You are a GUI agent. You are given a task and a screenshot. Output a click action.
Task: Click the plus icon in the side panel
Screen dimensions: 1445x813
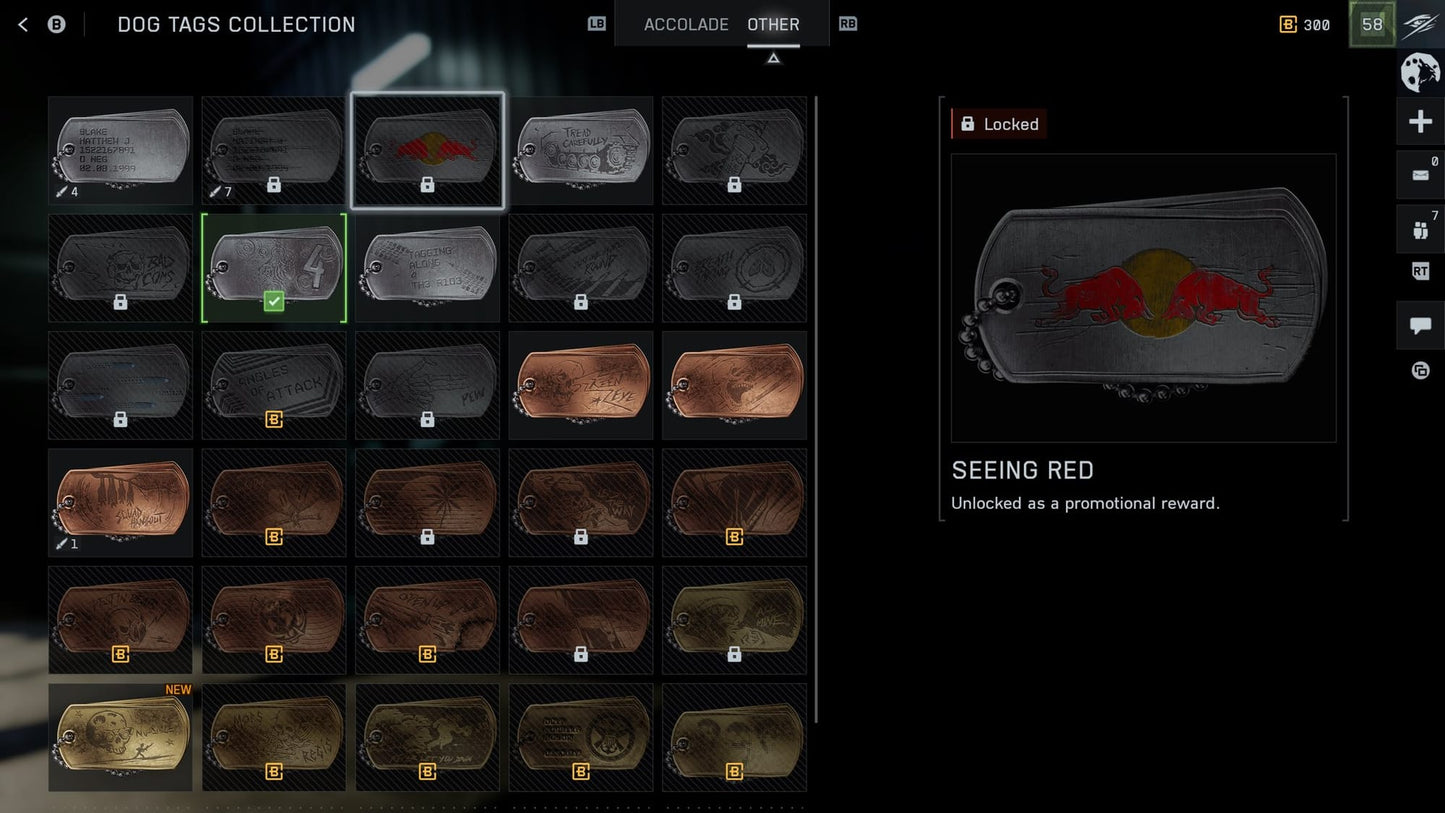(1420, 123)
